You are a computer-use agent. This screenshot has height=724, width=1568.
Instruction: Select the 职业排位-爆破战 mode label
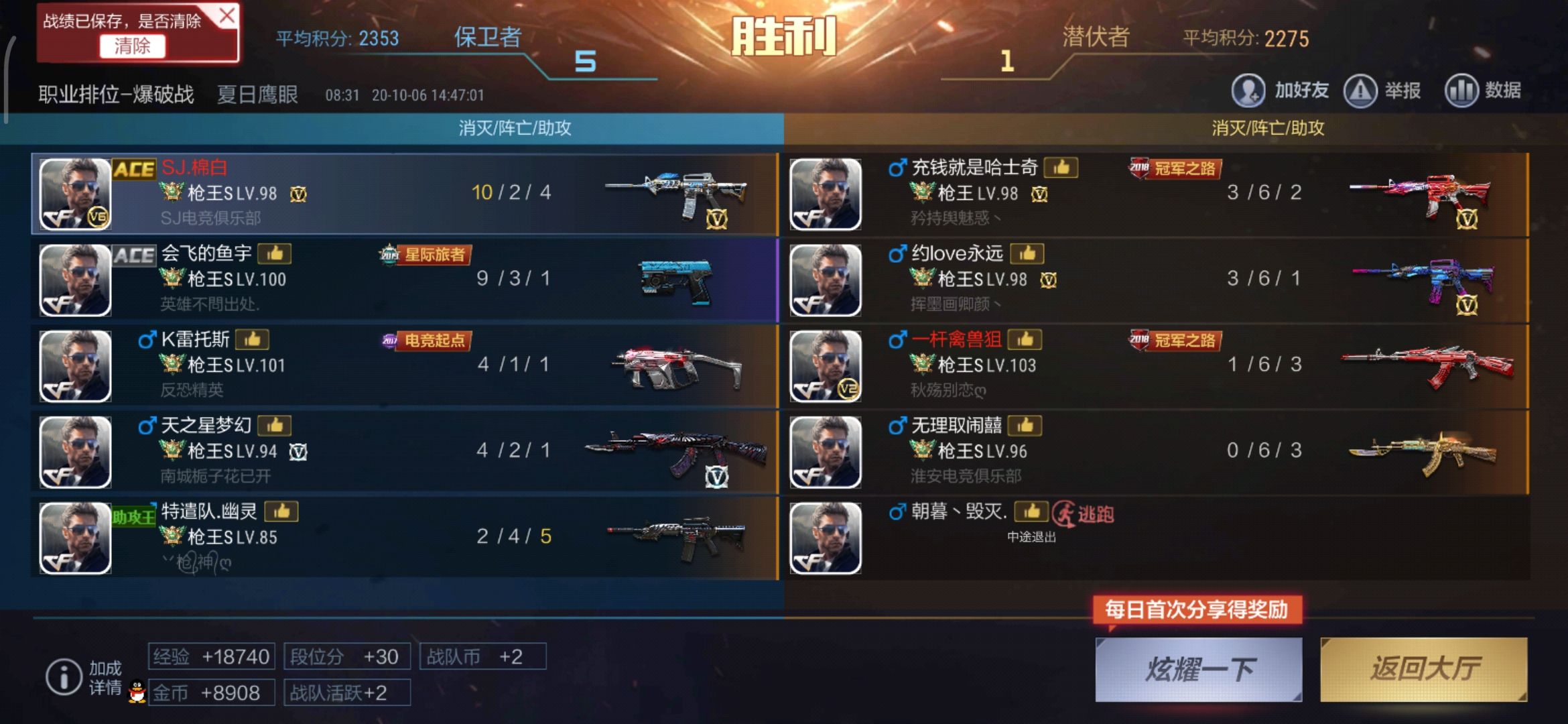click(115, 95)
